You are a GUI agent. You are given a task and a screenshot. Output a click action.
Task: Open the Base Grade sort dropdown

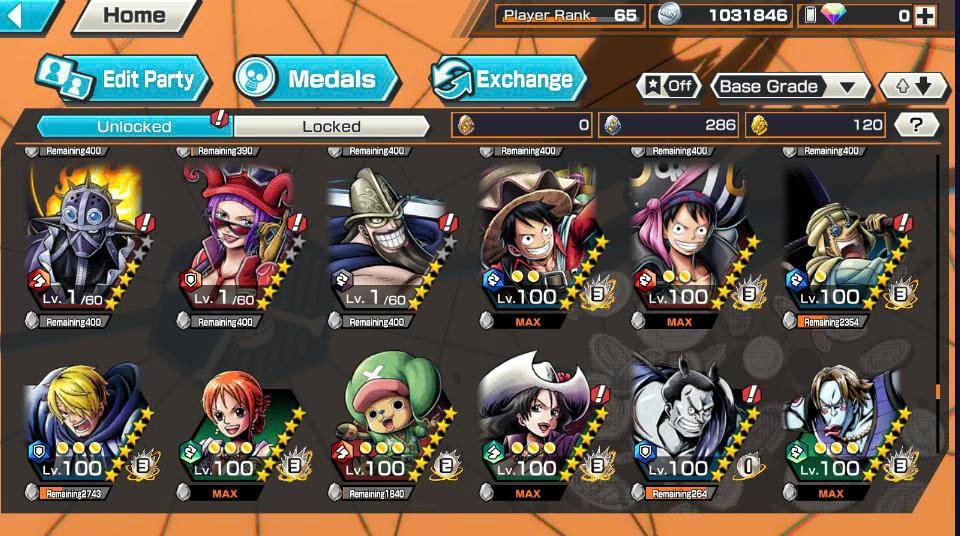[x=789, y=86]
